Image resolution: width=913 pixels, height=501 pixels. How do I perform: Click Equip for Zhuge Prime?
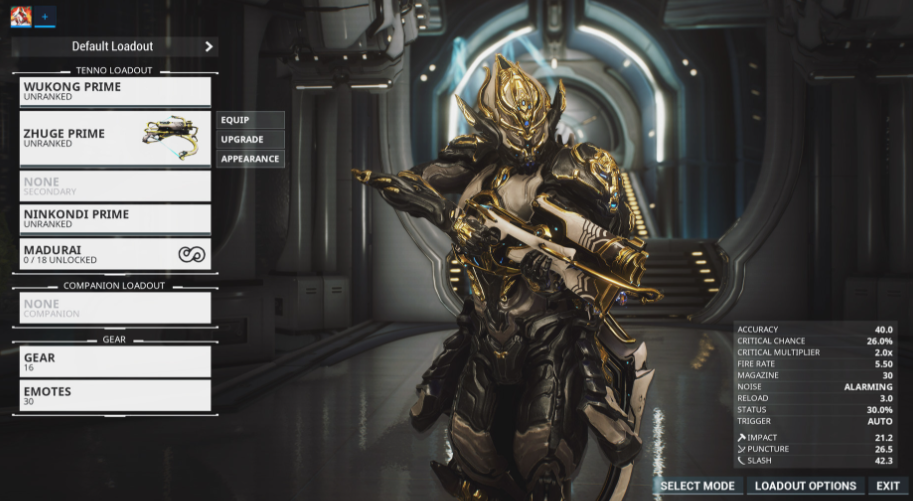[250, 120]
